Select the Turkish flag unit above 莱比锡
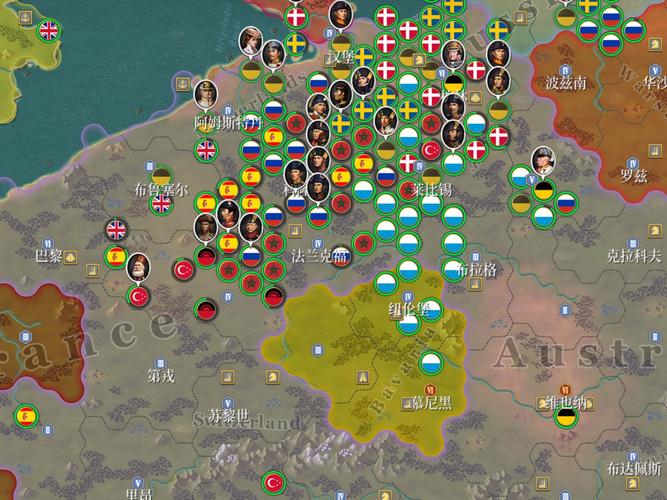Viewport: 667px width, 500px height. pos(432,149)
